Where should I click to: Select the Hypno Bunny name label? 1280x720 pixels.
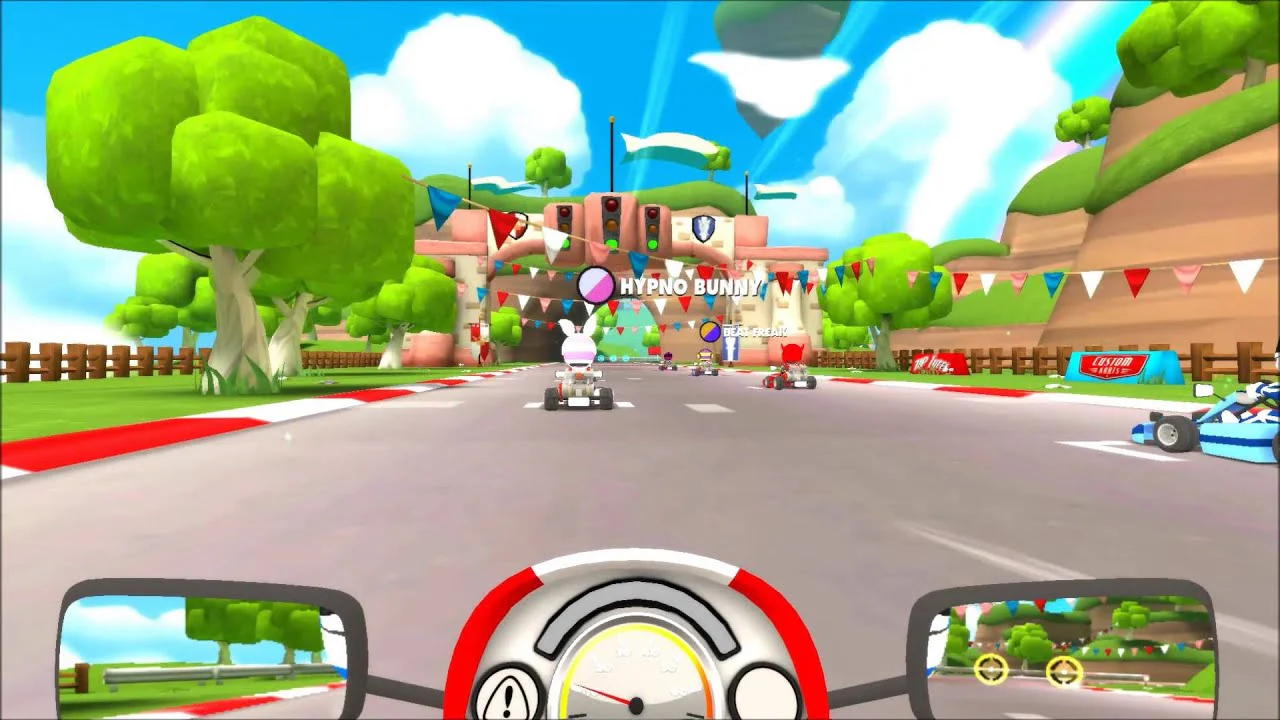[690, 285]
